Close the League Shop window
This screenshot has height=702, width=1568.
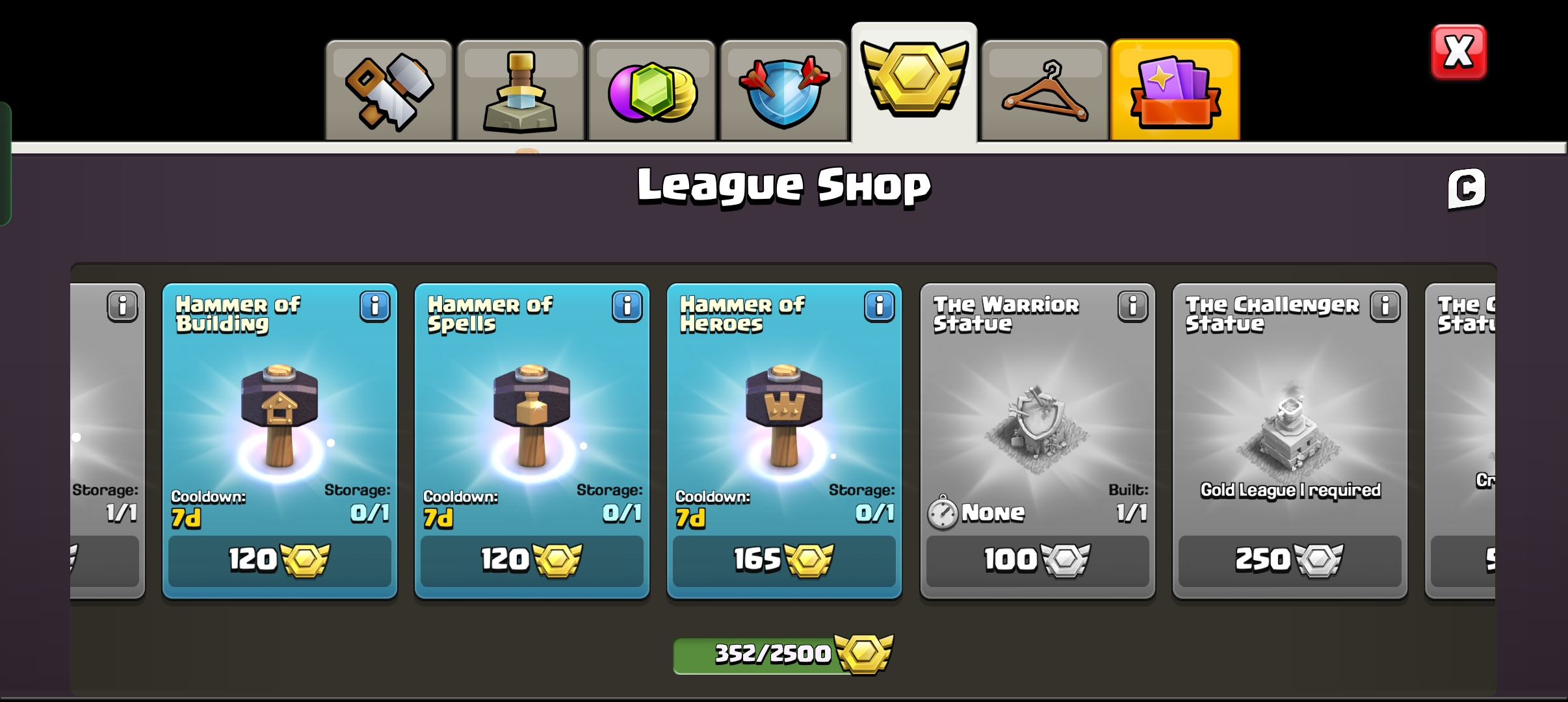(x=1460, y=51)
